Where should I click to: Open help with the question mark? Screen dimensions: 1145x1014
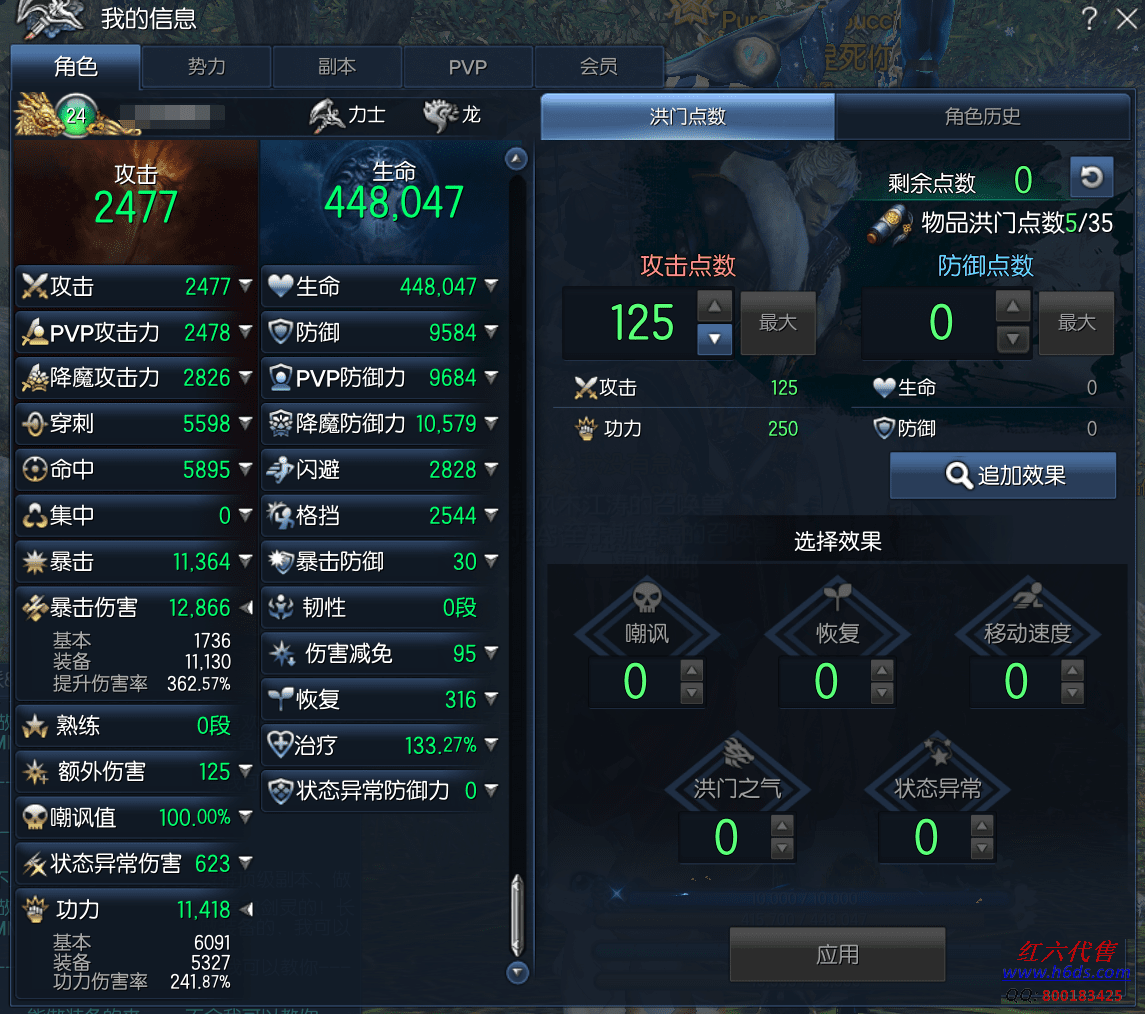1090,19
